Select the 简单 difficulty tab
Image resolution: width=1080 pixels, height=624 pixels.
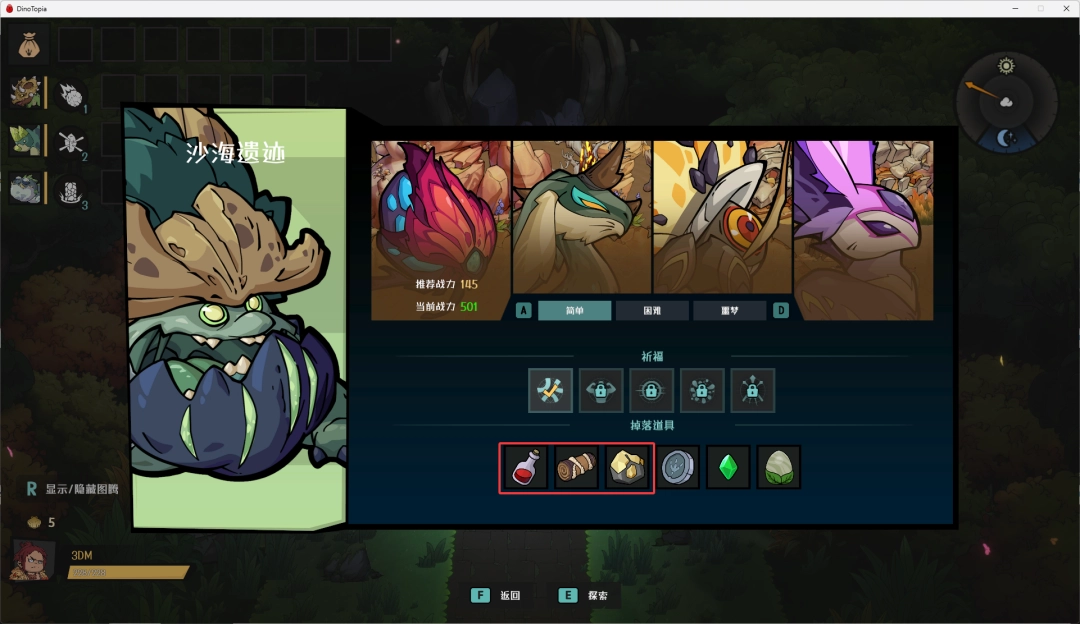tap(574, 310)
